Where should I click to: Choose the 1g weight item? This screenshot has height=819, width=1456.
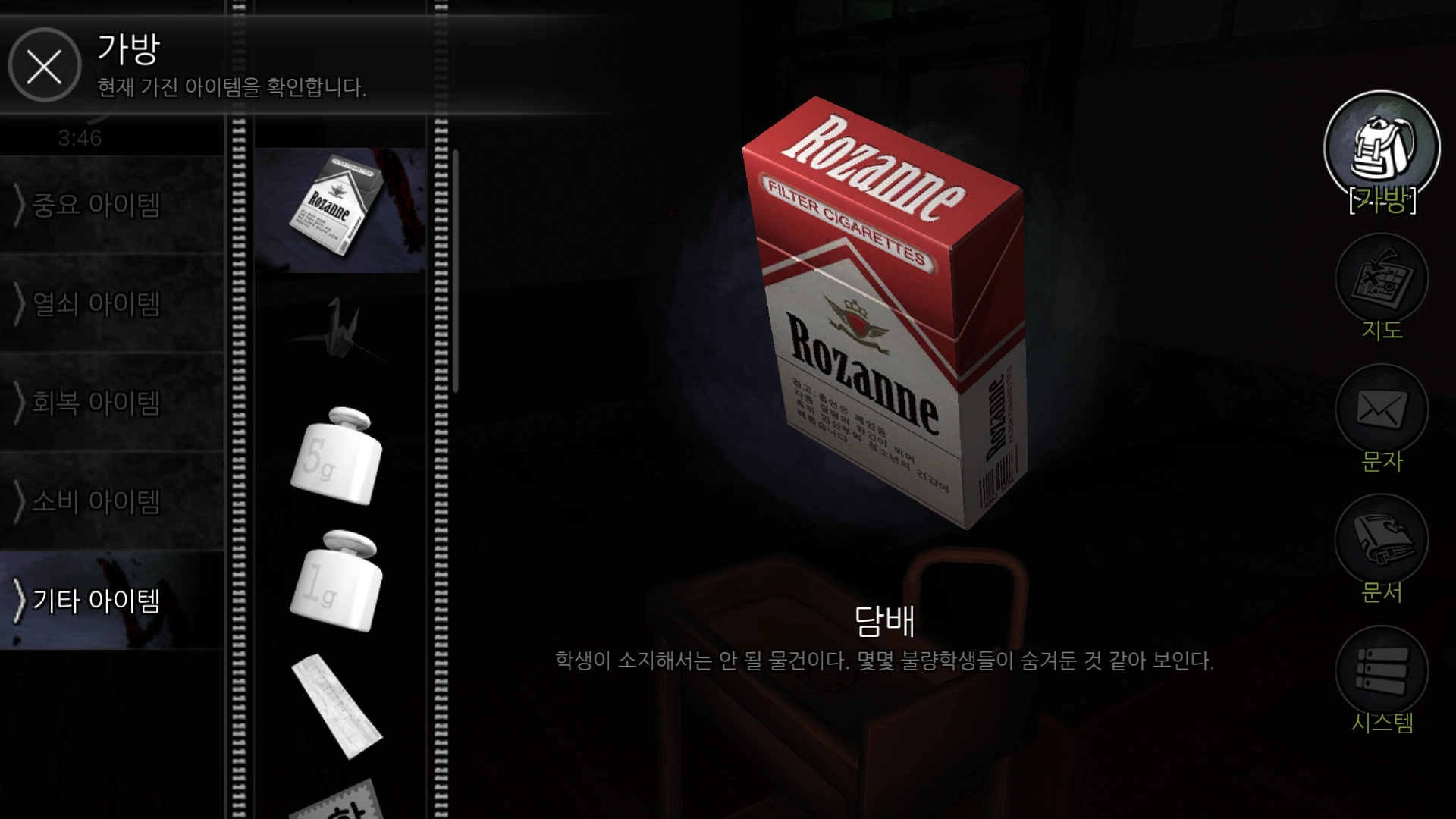click(336, 581)
